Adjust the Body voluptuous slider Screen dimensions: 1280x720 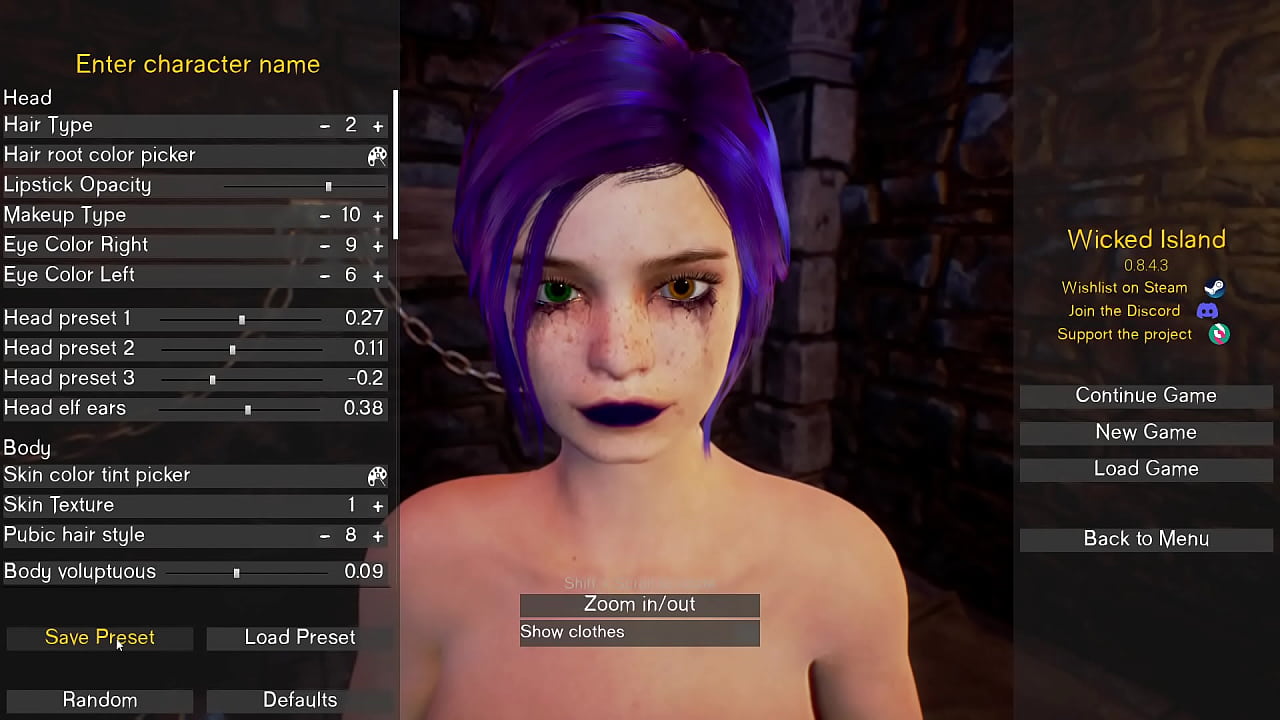[x=236, y=573]
